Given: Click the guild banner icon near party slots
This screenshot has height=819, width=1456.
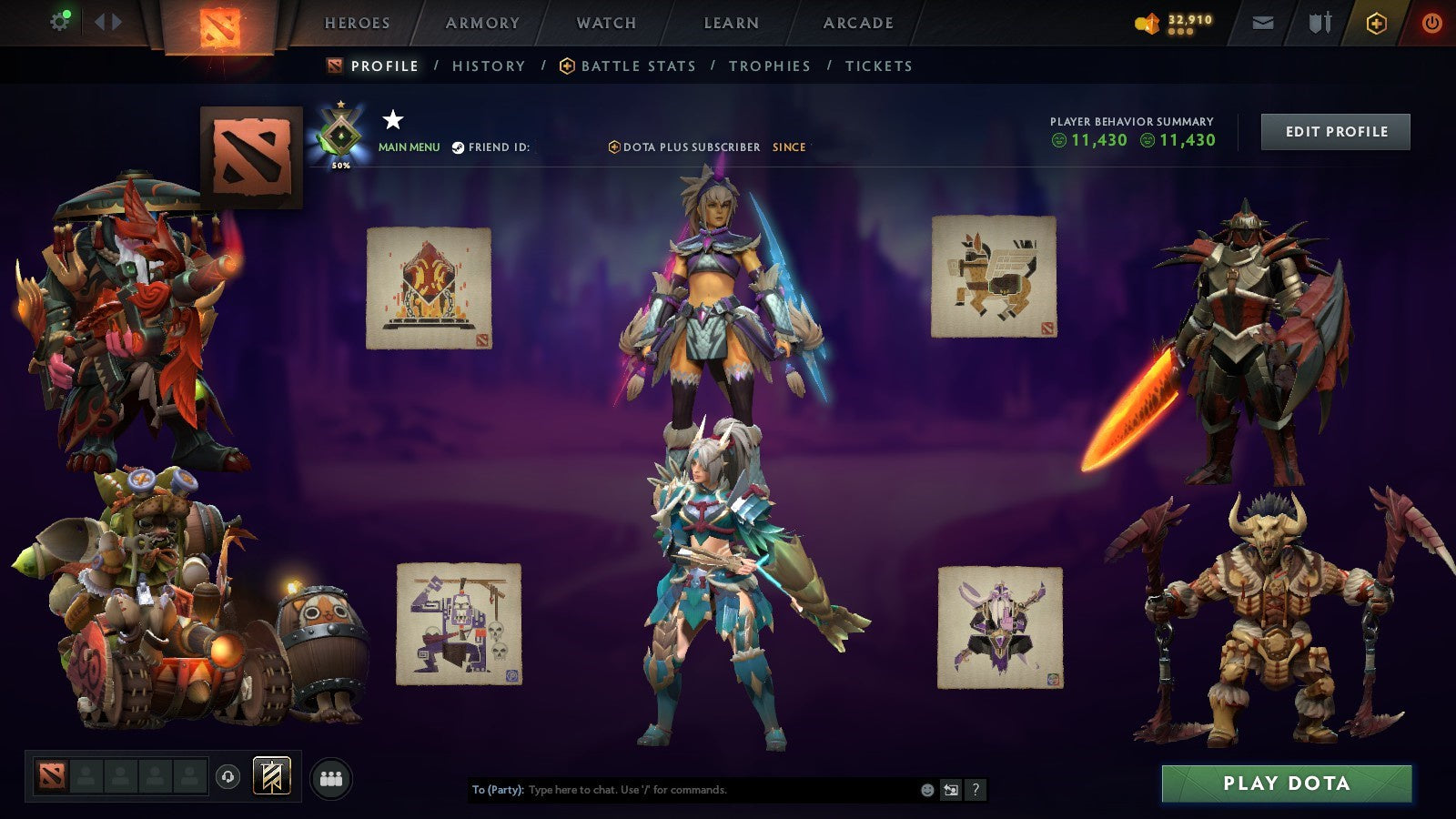Looking at the screenshot, I should click(270, 776).
